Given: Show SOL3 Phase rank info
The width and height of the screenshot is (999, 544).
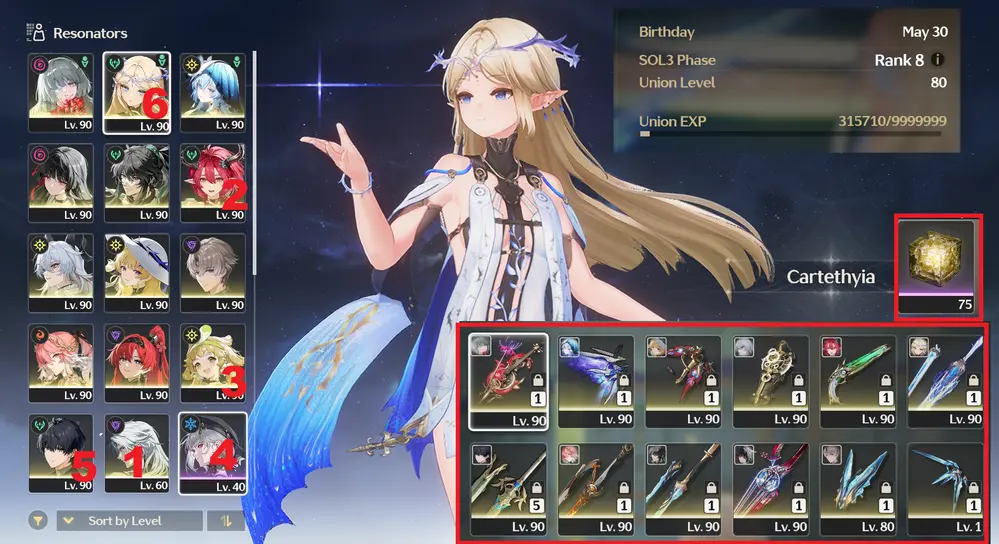Looking at the screenshot, I should tap(937, 60).
